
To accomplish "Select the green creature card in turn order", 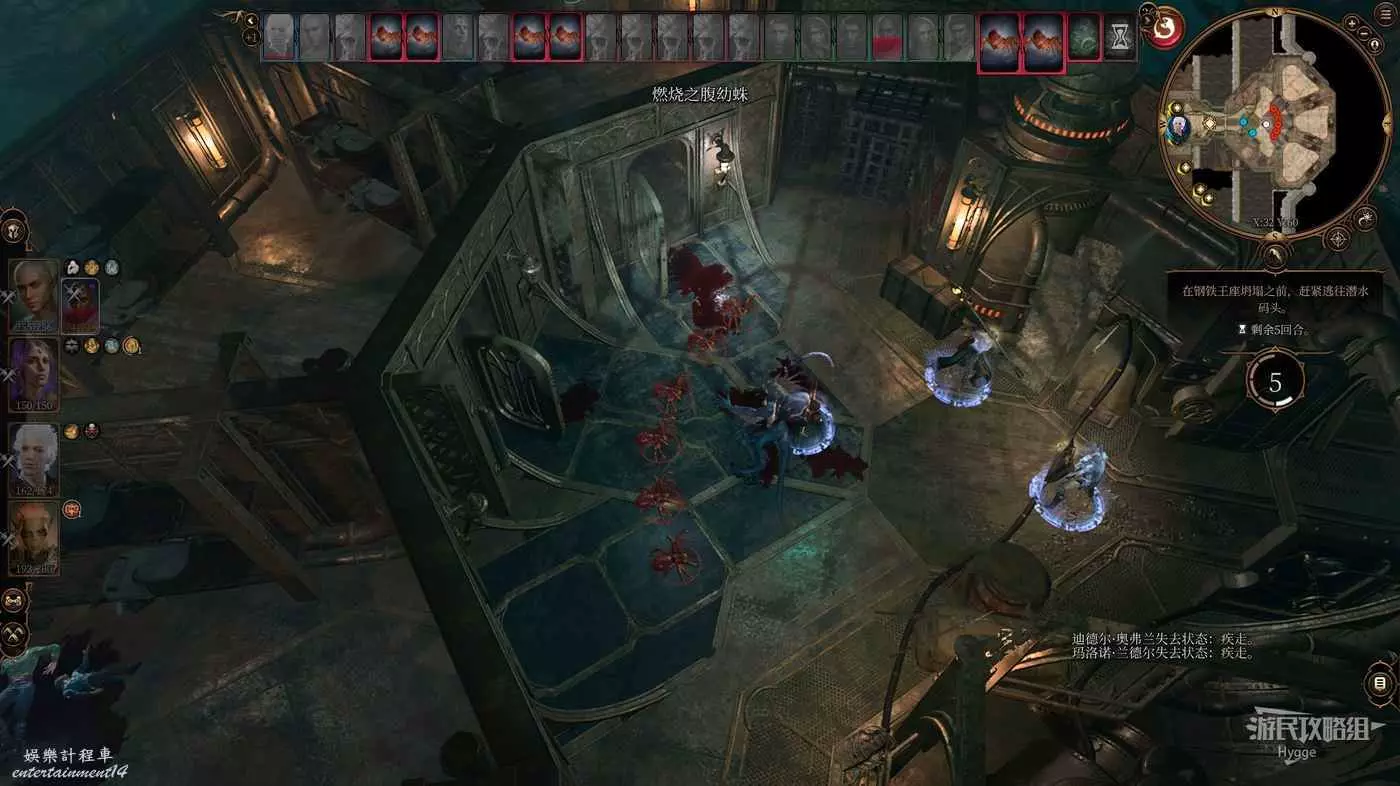I will click(x=1083, y=38).
